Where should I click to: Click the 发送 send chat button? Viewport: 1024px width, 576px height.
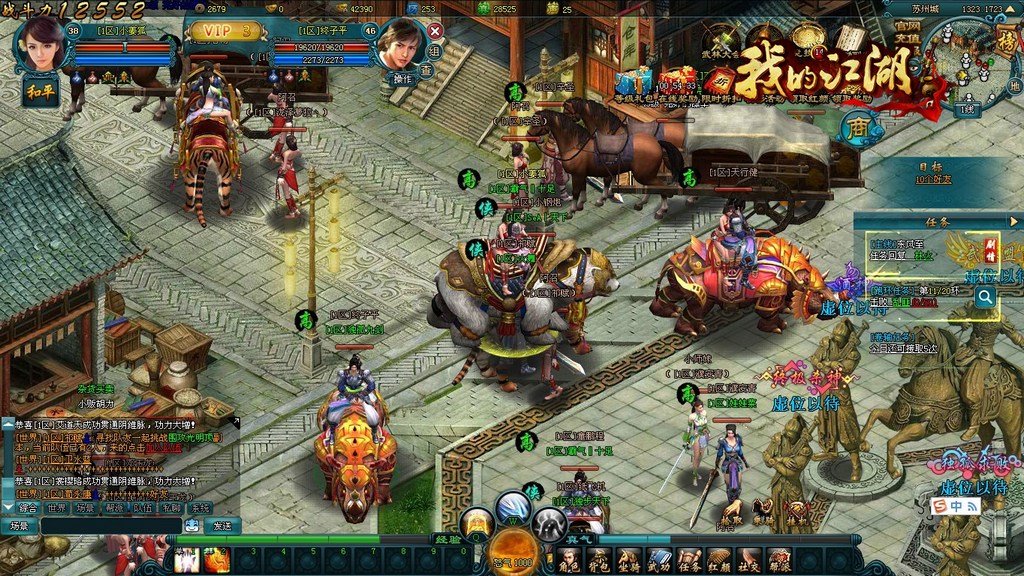pos(222,526)
